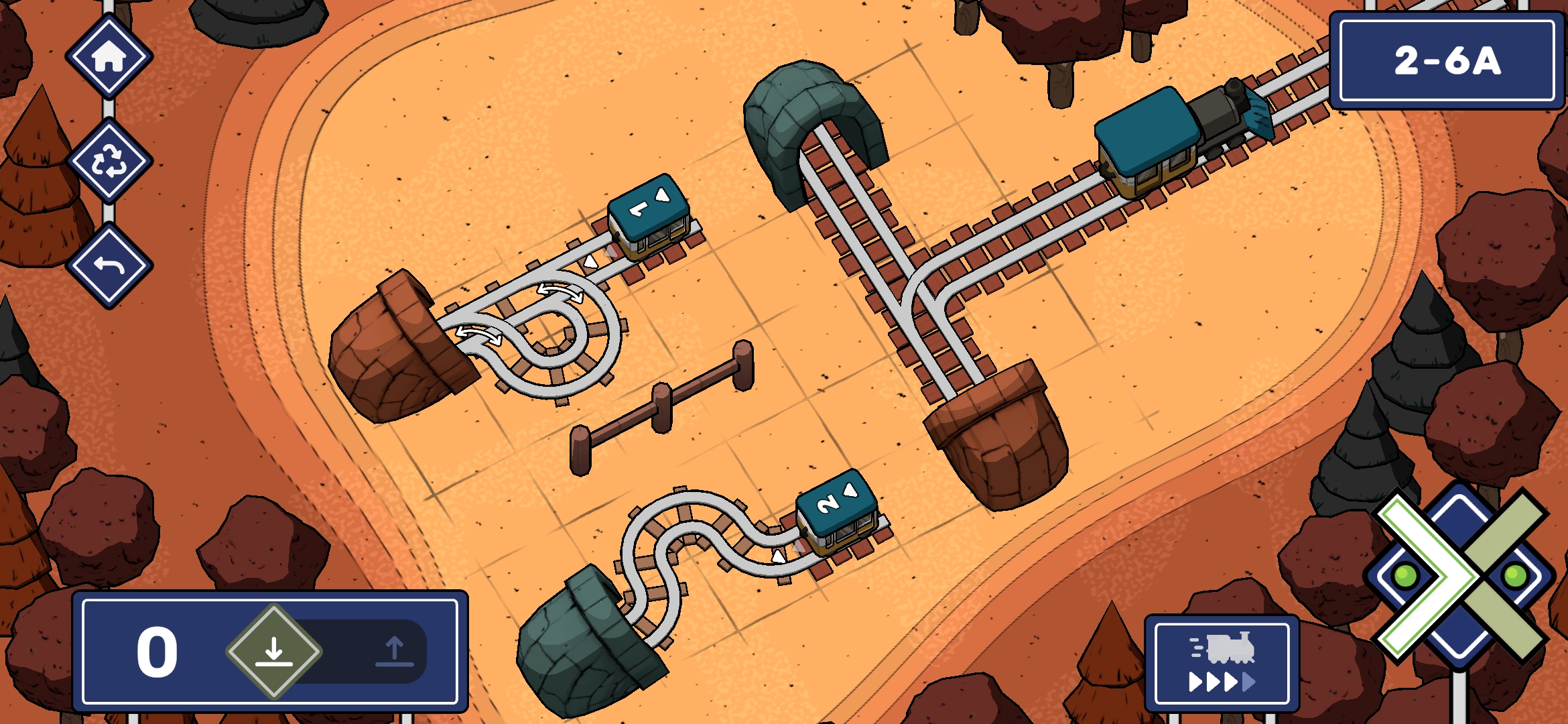Select train car number 2
This screenshot has width=1568, height=724.
(x=837, y=509)
